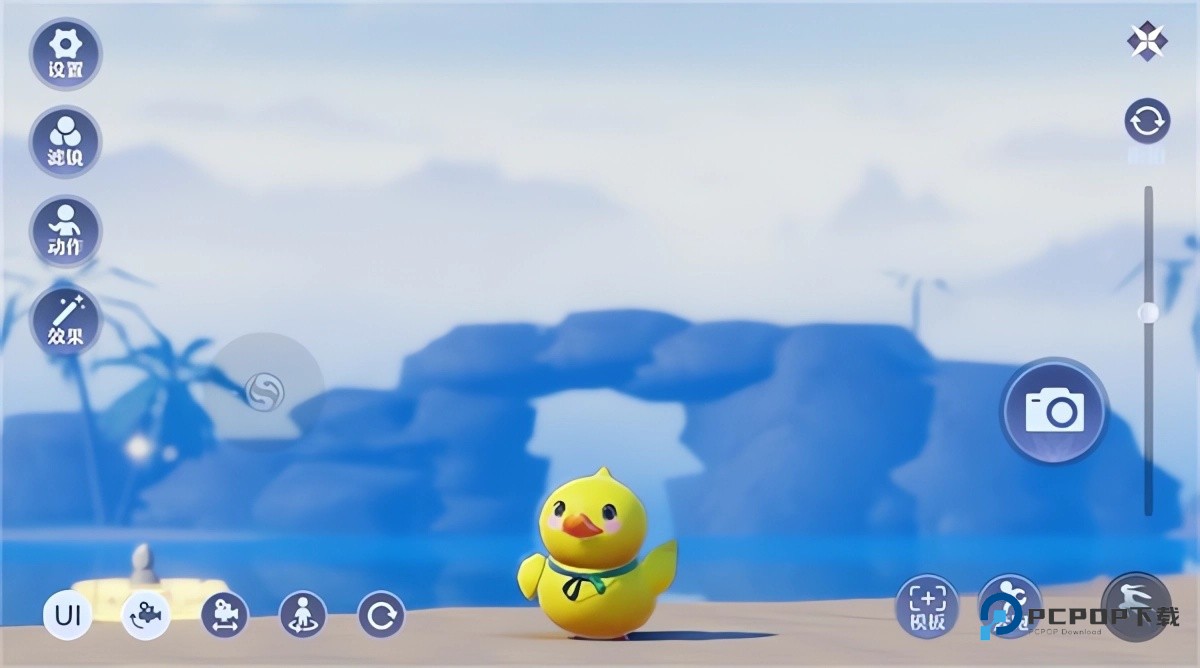Activate the character rotation icon
This screenshot has width=1200, height=668.
click(x=303, y=615)
